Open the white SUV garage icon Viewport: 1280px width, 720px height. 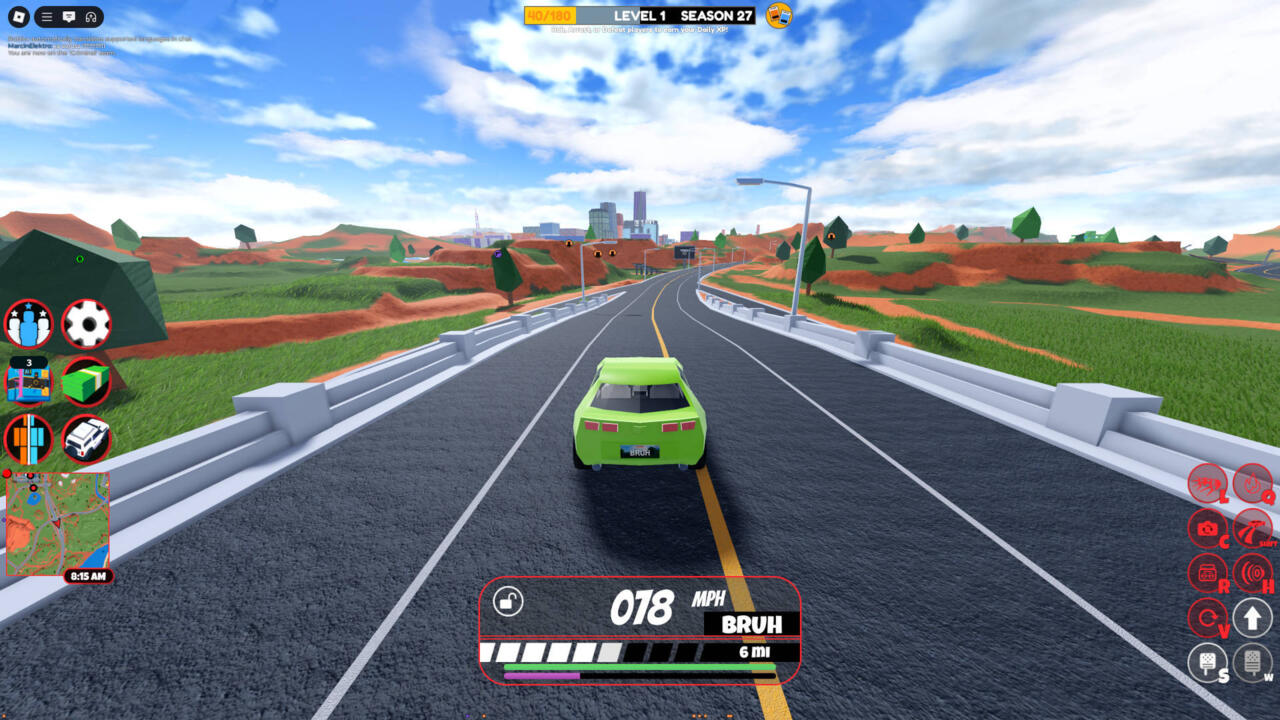coord(86,438)
